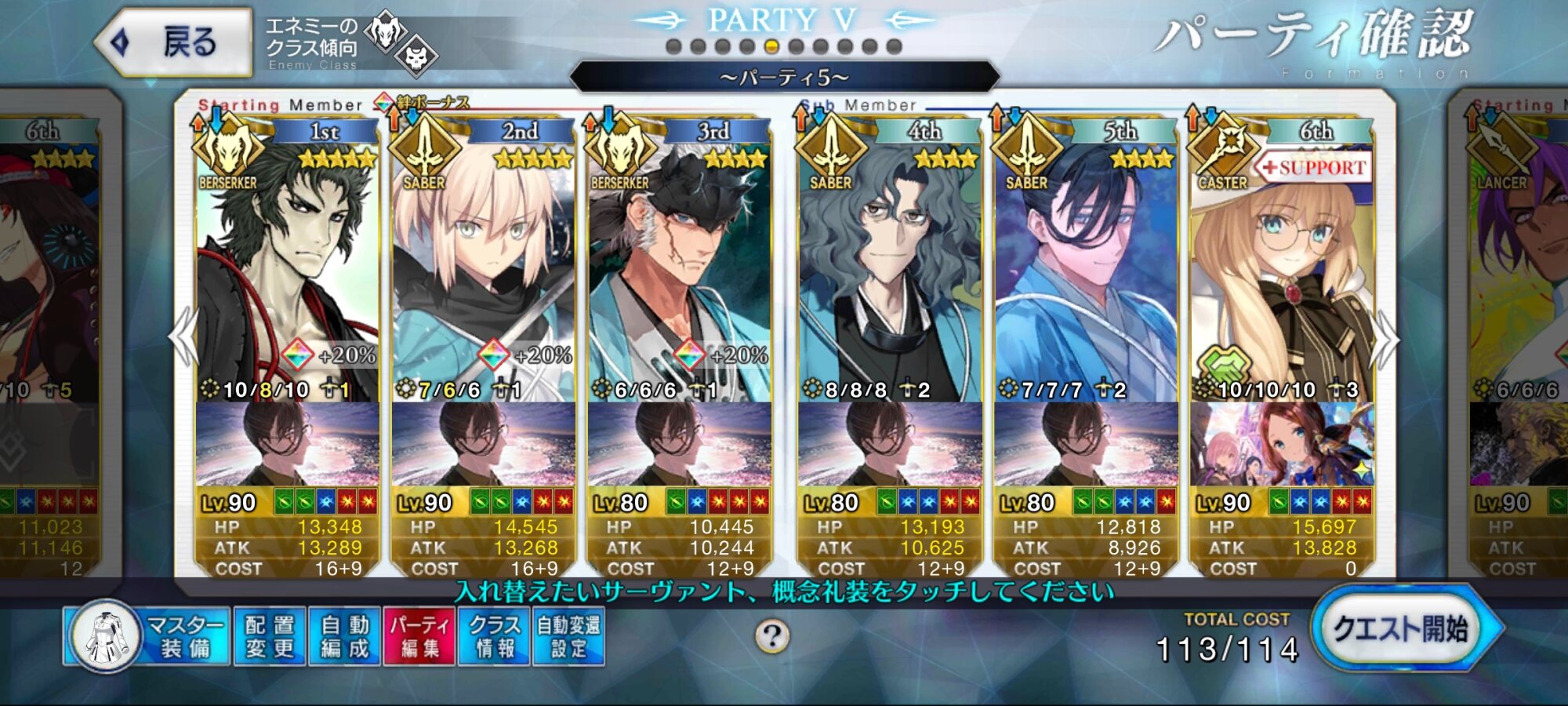Show クラス情報 class info
Screen dimensions: 1568x706
[x=495, y=636]
